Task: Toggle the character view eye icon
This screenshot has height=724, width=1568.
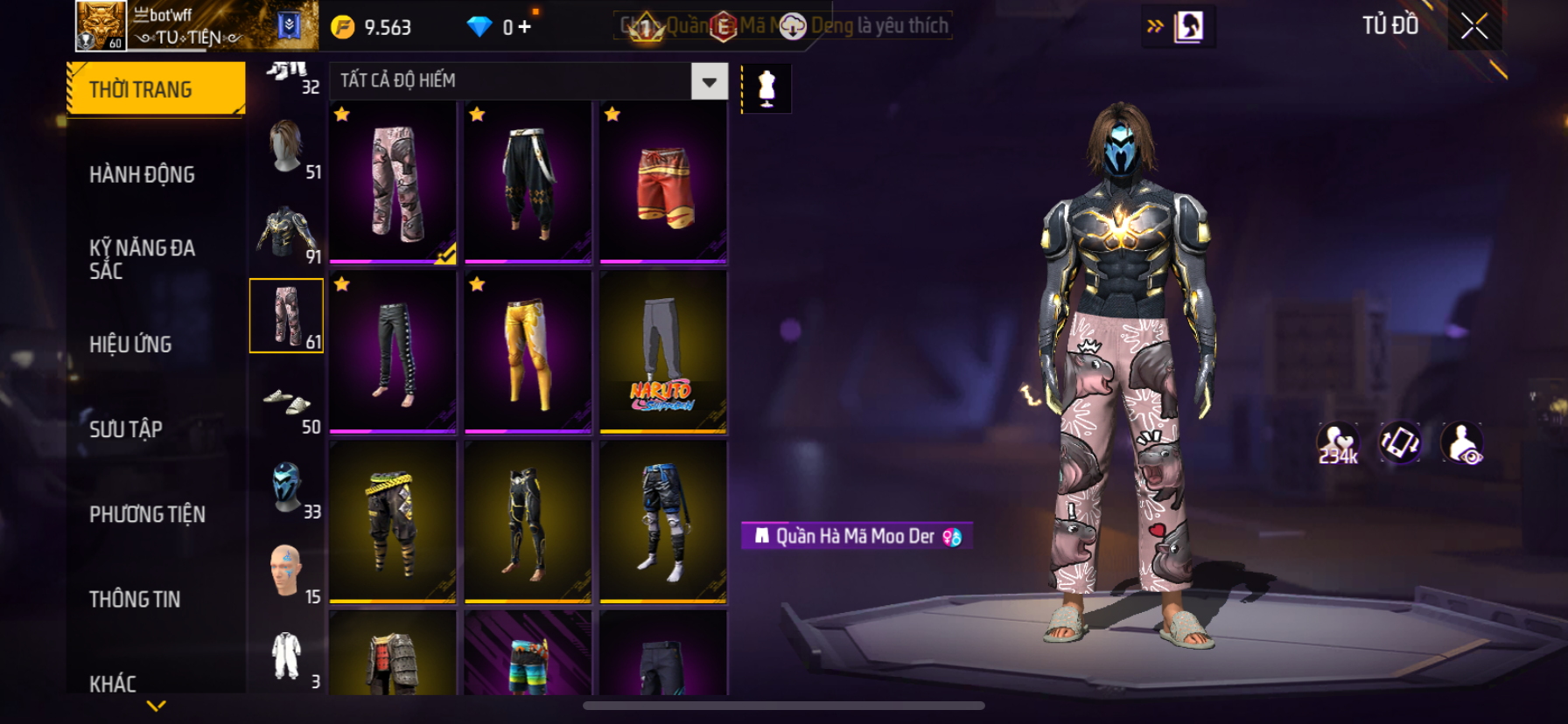Action: pos(1461,442)
